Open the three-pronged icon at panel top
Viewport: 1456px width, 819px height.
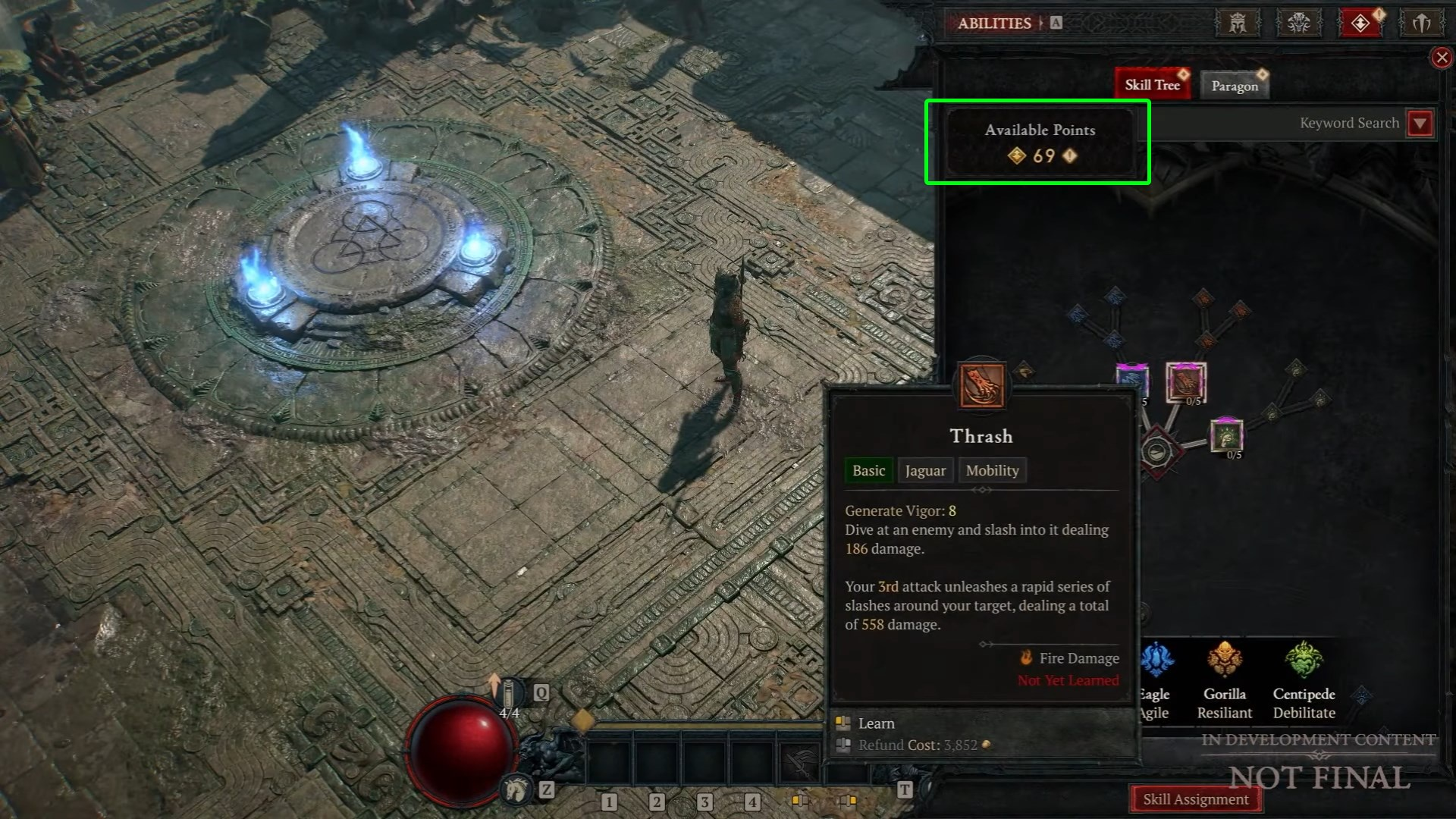click(x=1421, y=23)
